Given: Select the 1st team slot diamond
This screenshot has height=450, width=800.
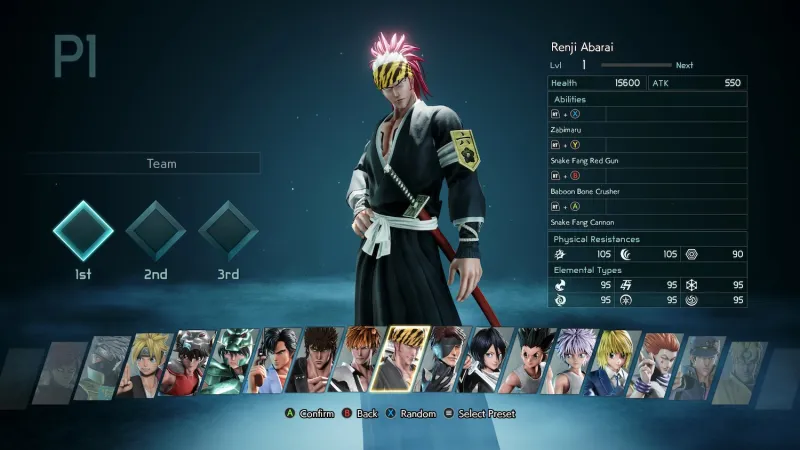Looking at the screenshot, I should (x=83, y=231).
